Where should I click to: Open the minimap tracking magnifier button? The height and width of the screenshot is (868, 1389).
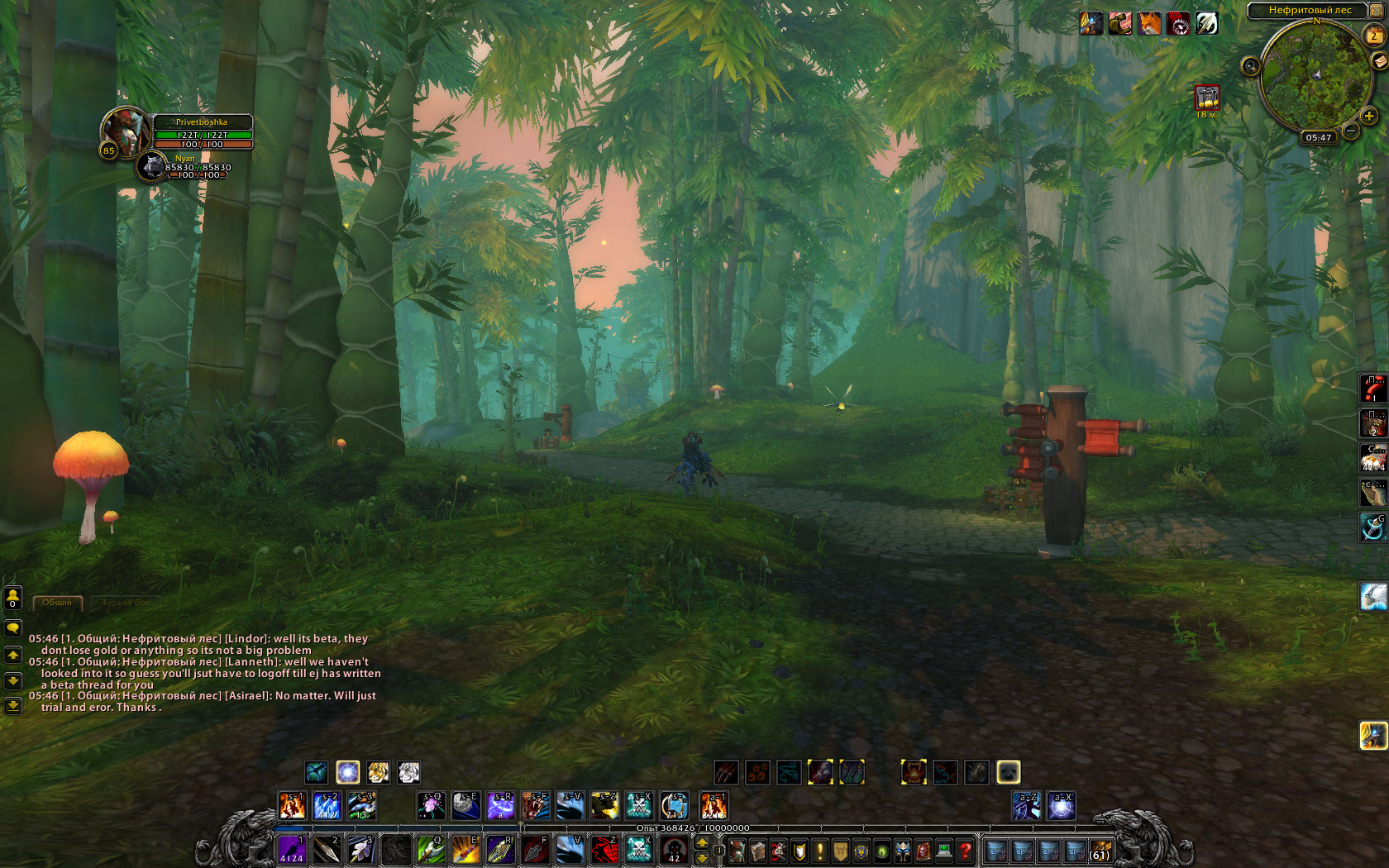1250,65
